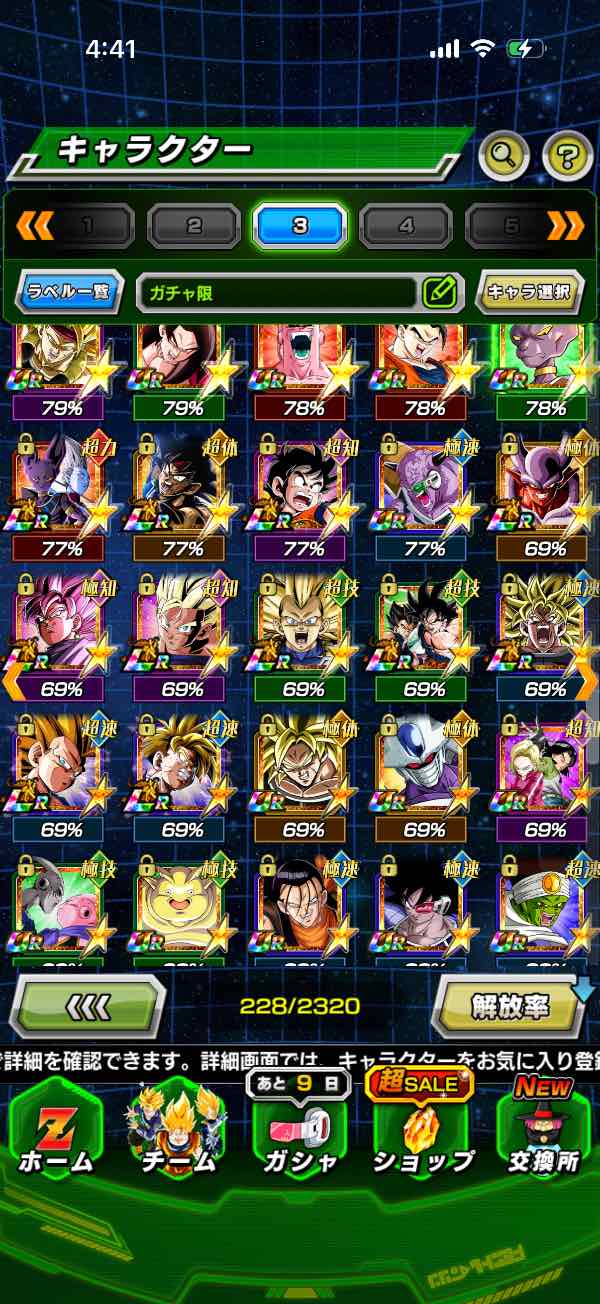Open the ラベル一覧 label list
Image resolution: width=600 pixels, height=1304 pixels.
point(70,293)
